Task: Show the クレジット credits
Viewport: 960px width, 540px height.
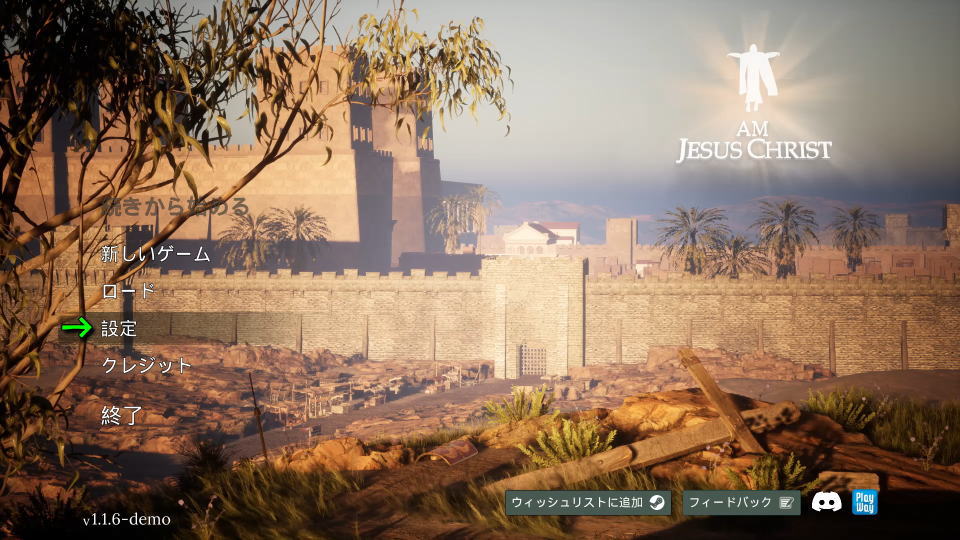Action: pyautogui.click(x=147, y=365)
